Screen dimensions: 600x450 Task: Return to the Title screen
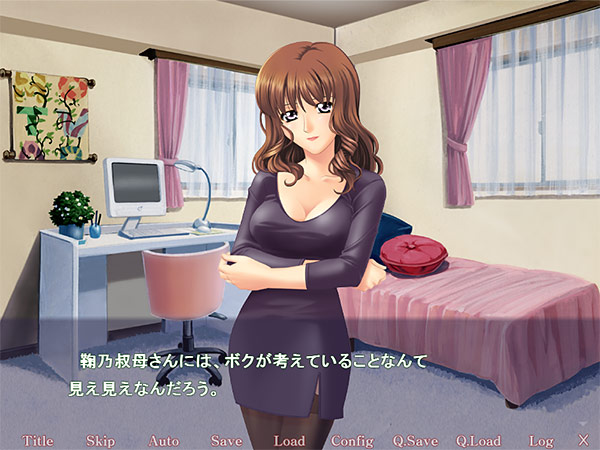click(x=38, y=440)
